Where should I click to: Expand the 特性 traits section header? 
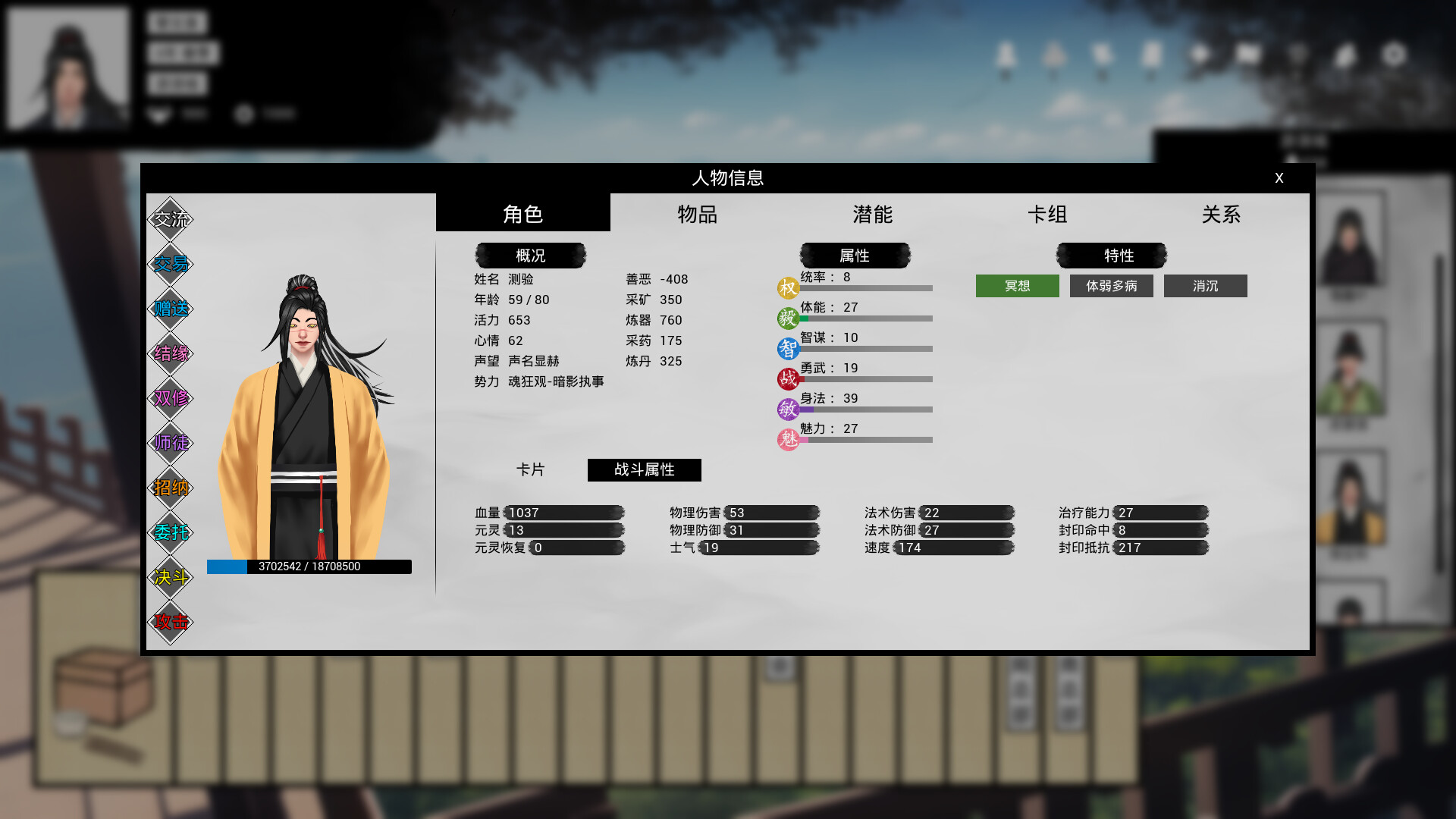click(x=1112, y=255)
